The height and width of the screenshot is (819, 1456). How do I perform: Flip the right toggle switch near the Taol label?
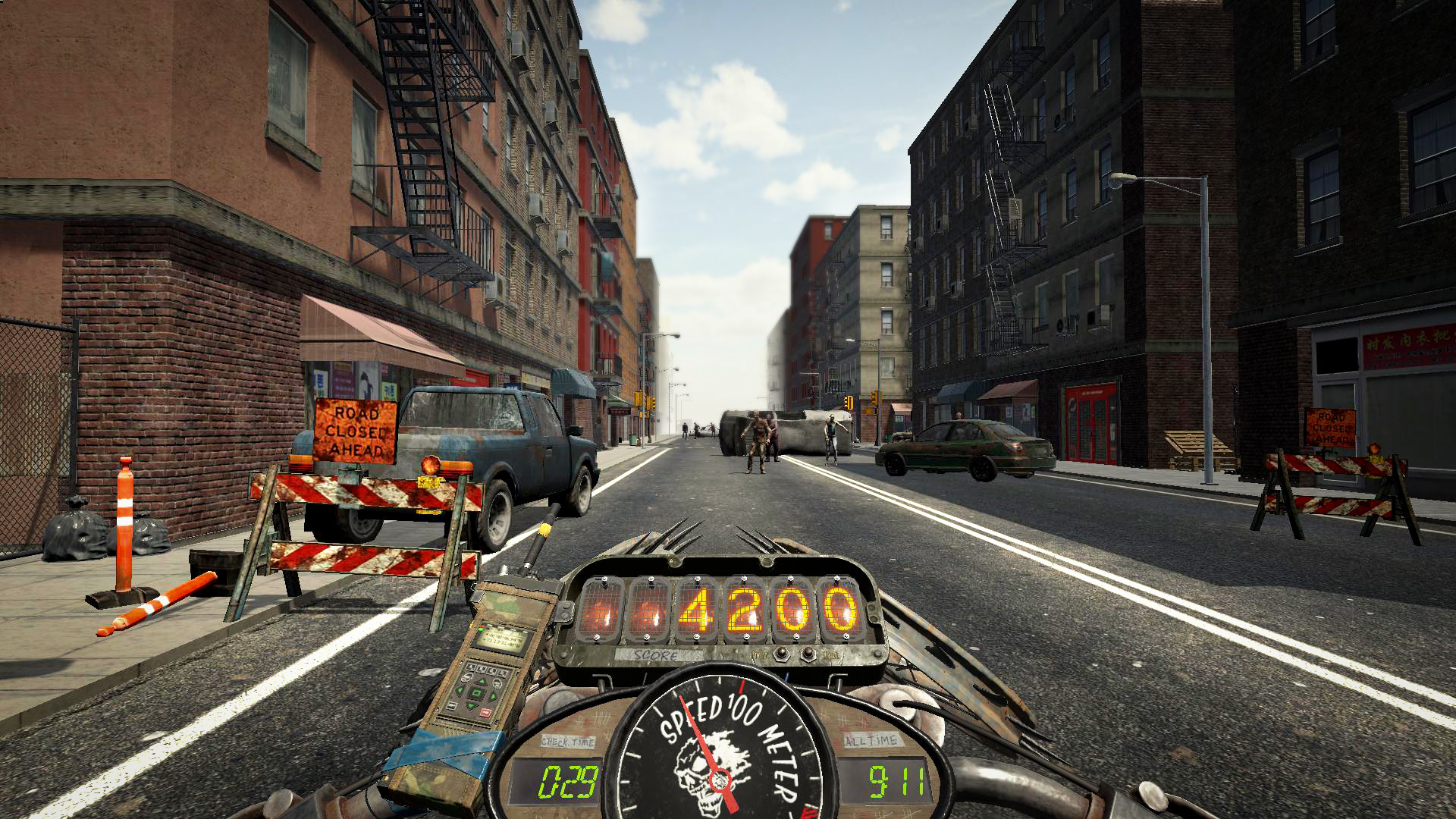[x=808, y=653]
